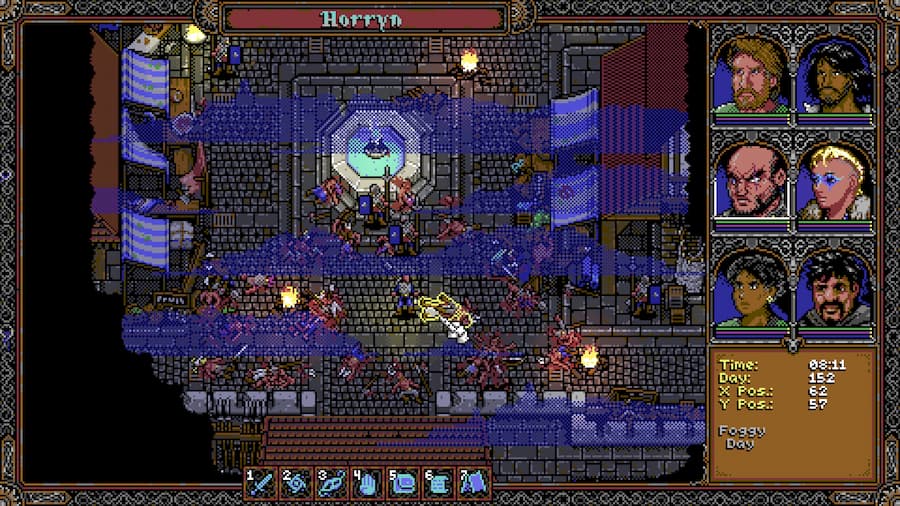Select the portrait of woman with earring
The image size is (900, 506).
750,290
